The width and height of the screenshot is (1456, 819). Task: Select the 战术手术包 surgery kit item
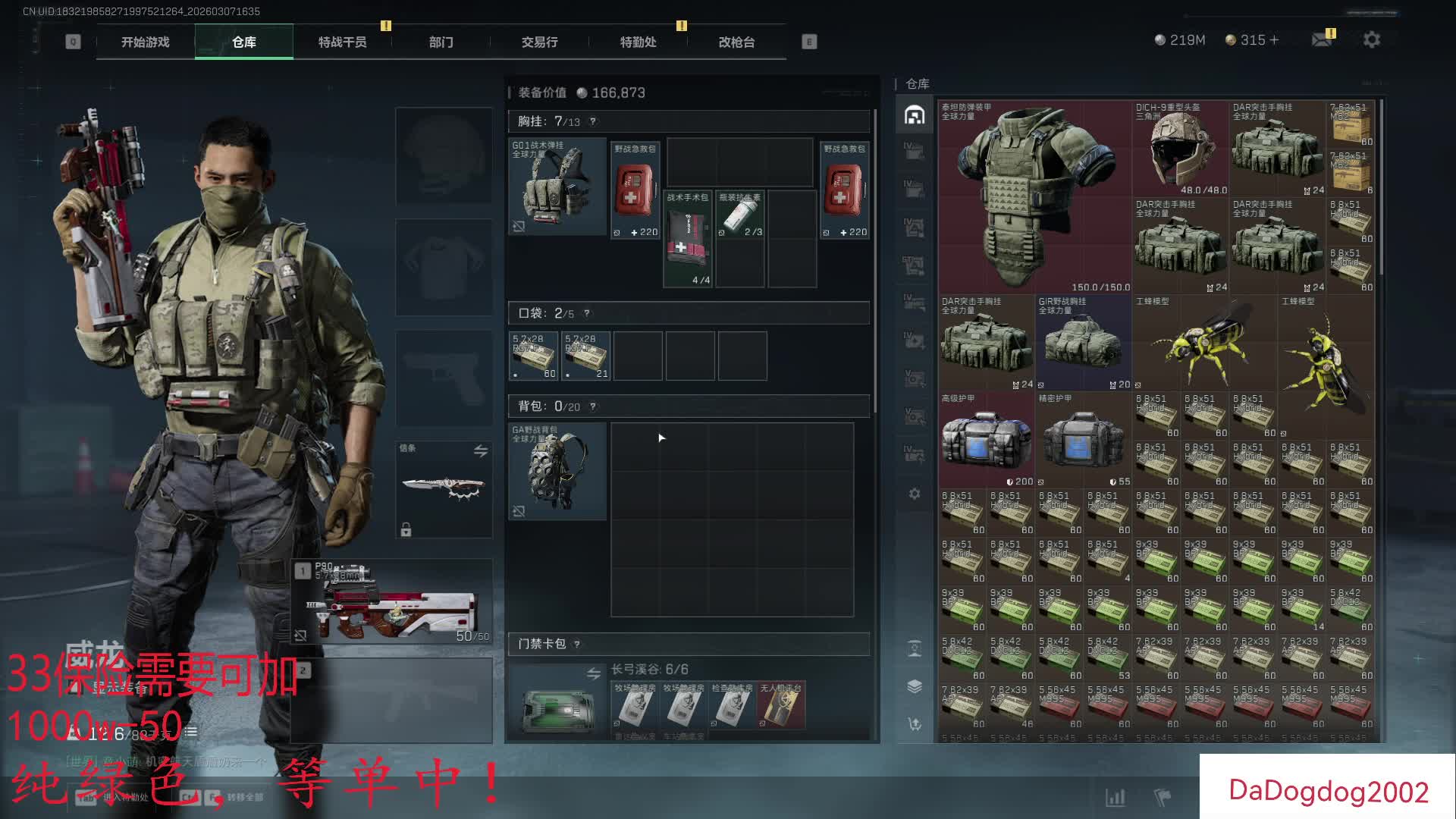pos(688,239)
